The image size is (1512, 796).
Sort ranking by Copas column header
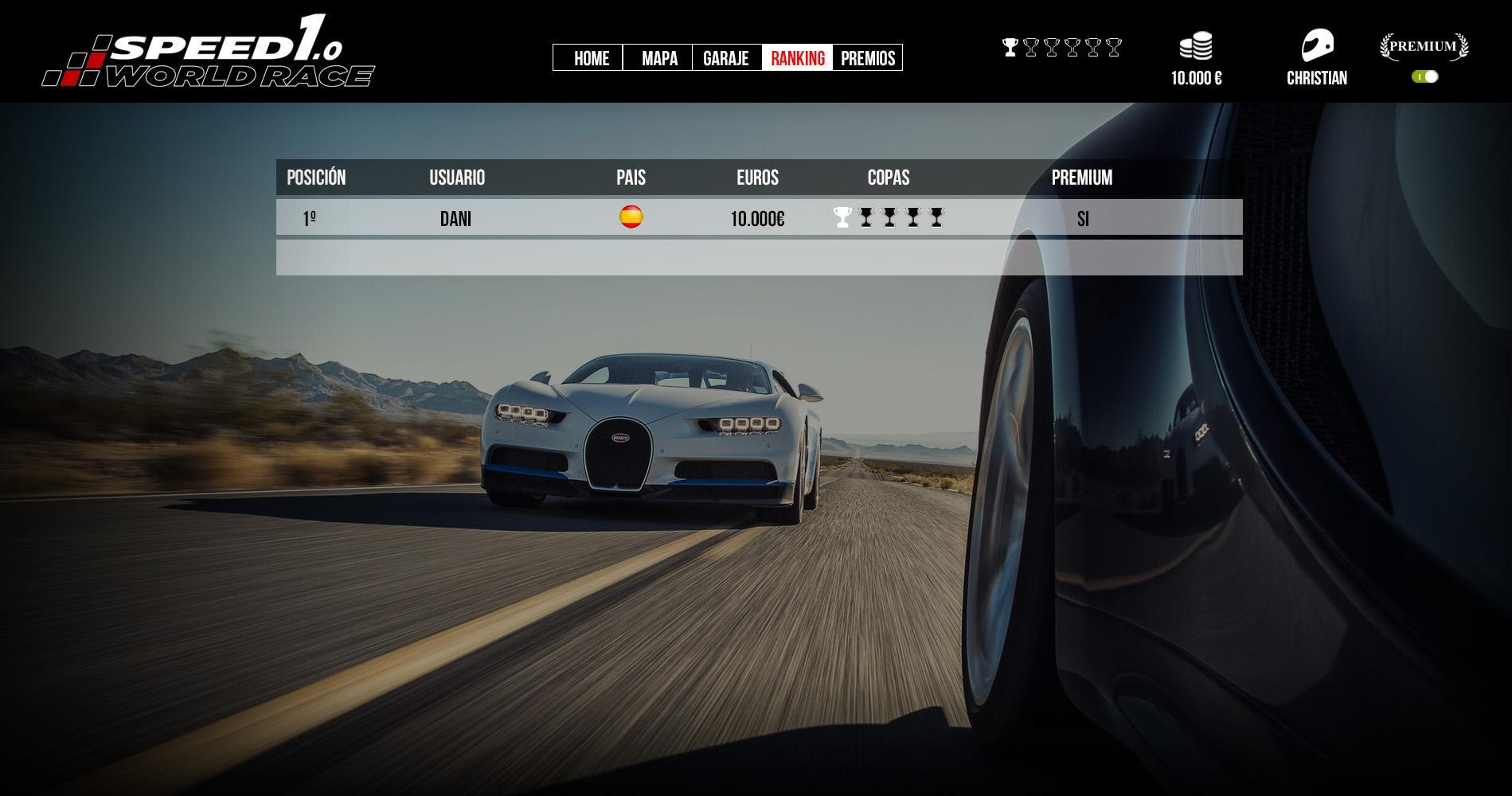point(888,178)
